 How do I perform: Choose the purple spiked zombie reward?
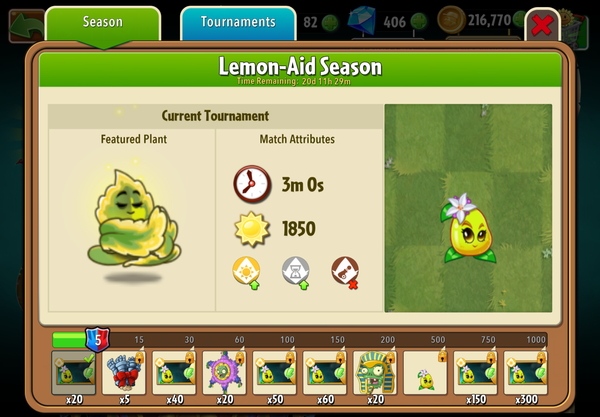coord(224,374)
